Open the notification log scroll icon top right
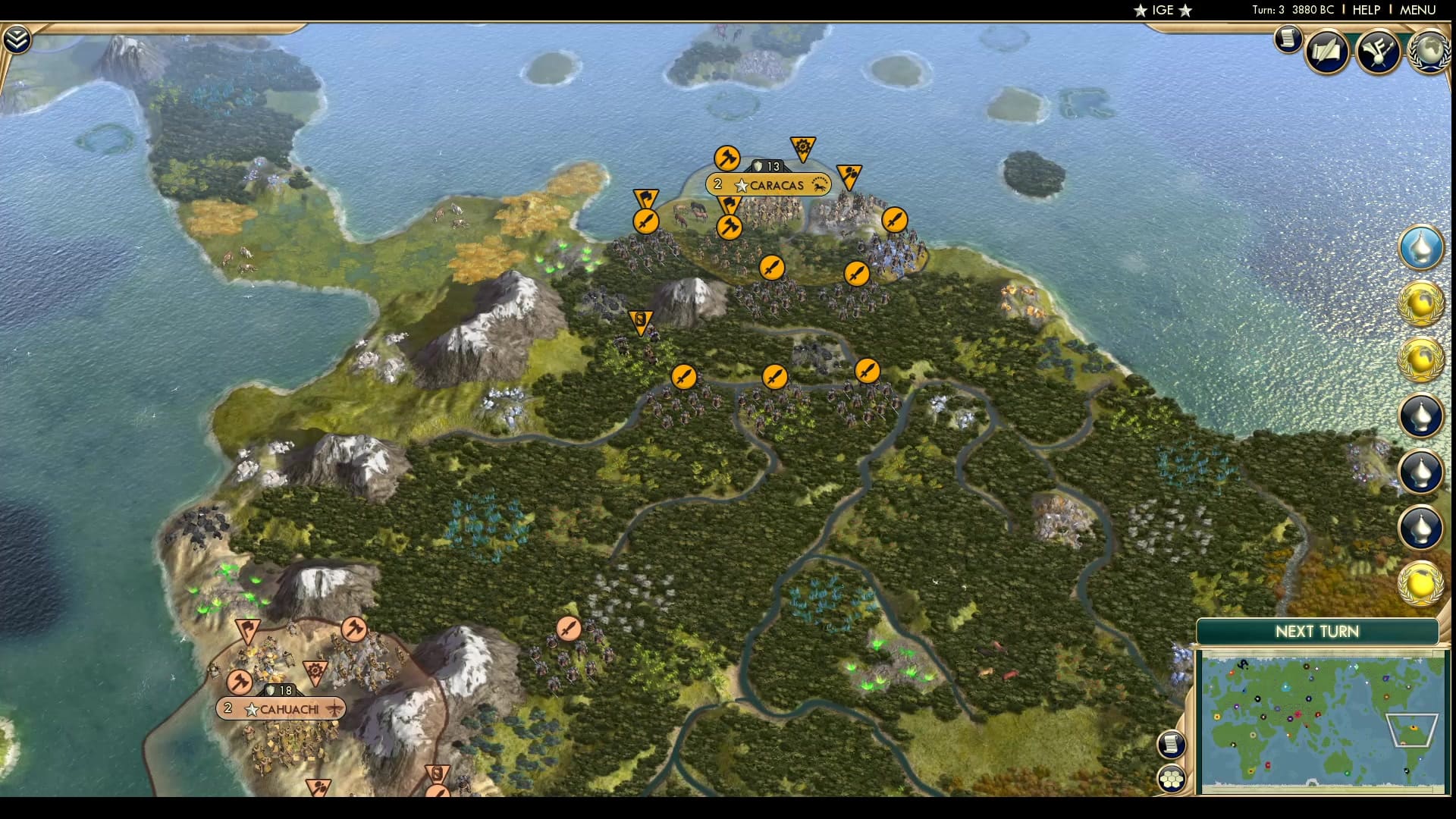 tap(1288, 39)
